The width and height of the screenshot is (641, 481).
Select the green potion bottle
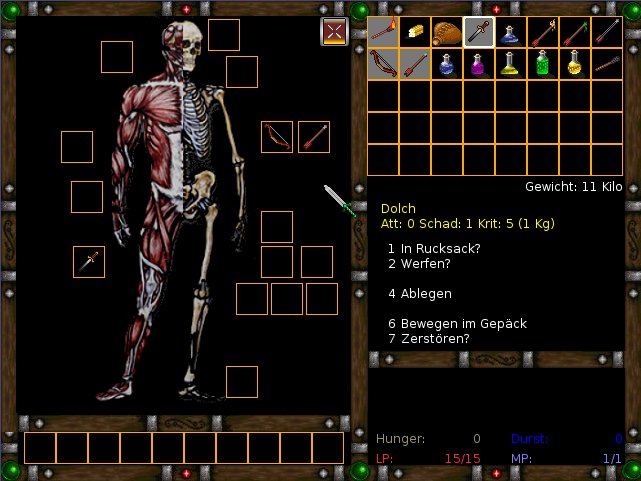tap(543, 64)
